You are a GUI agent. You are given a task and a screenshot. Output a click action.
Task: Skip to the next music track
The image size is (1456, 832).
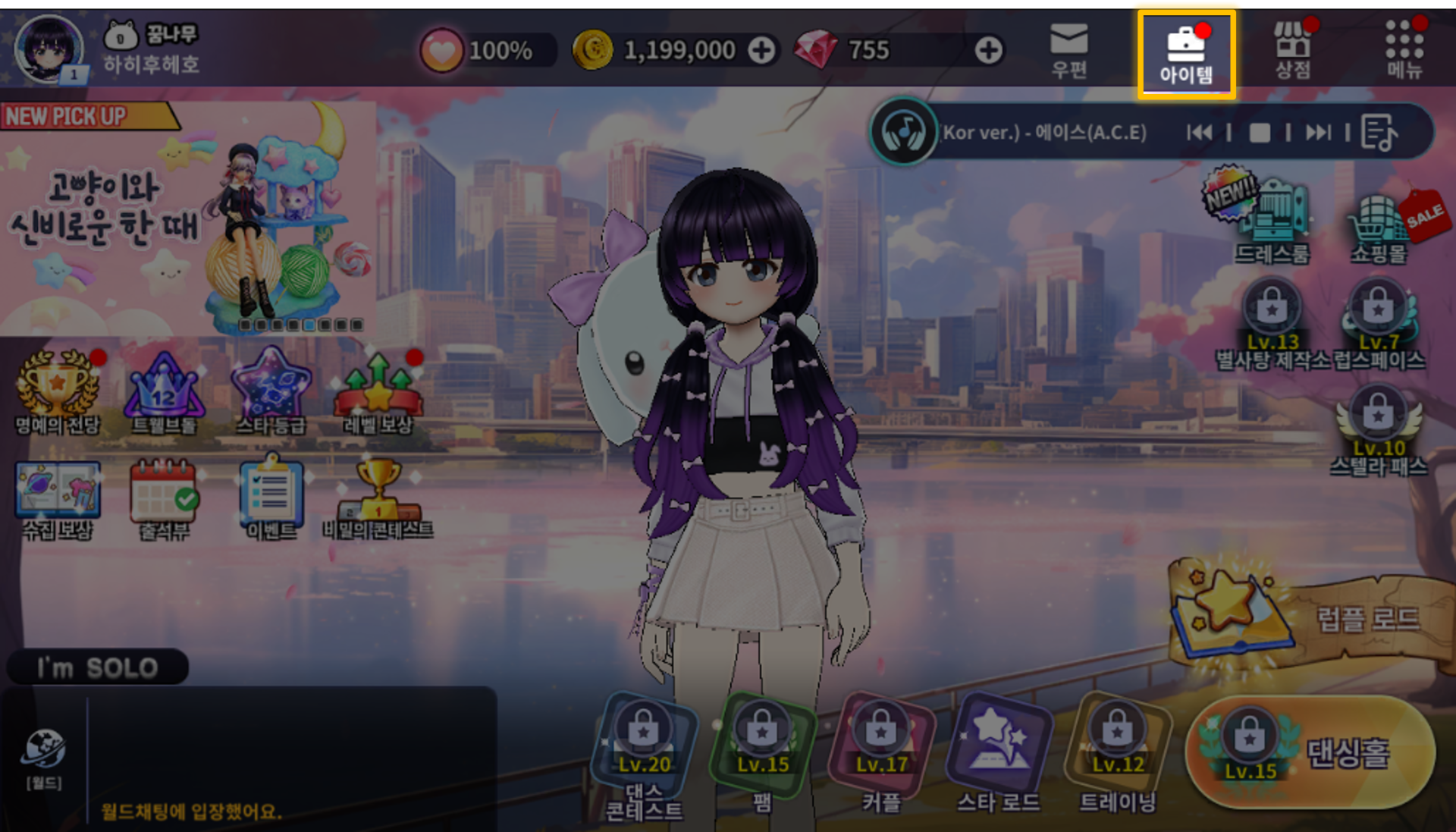[x=1318, y=133]
